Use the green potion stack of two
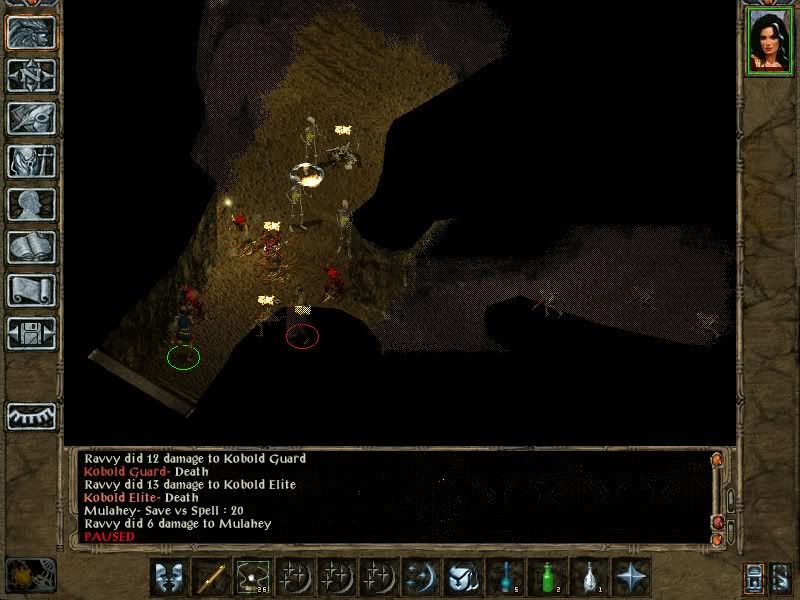 point(547,577)
